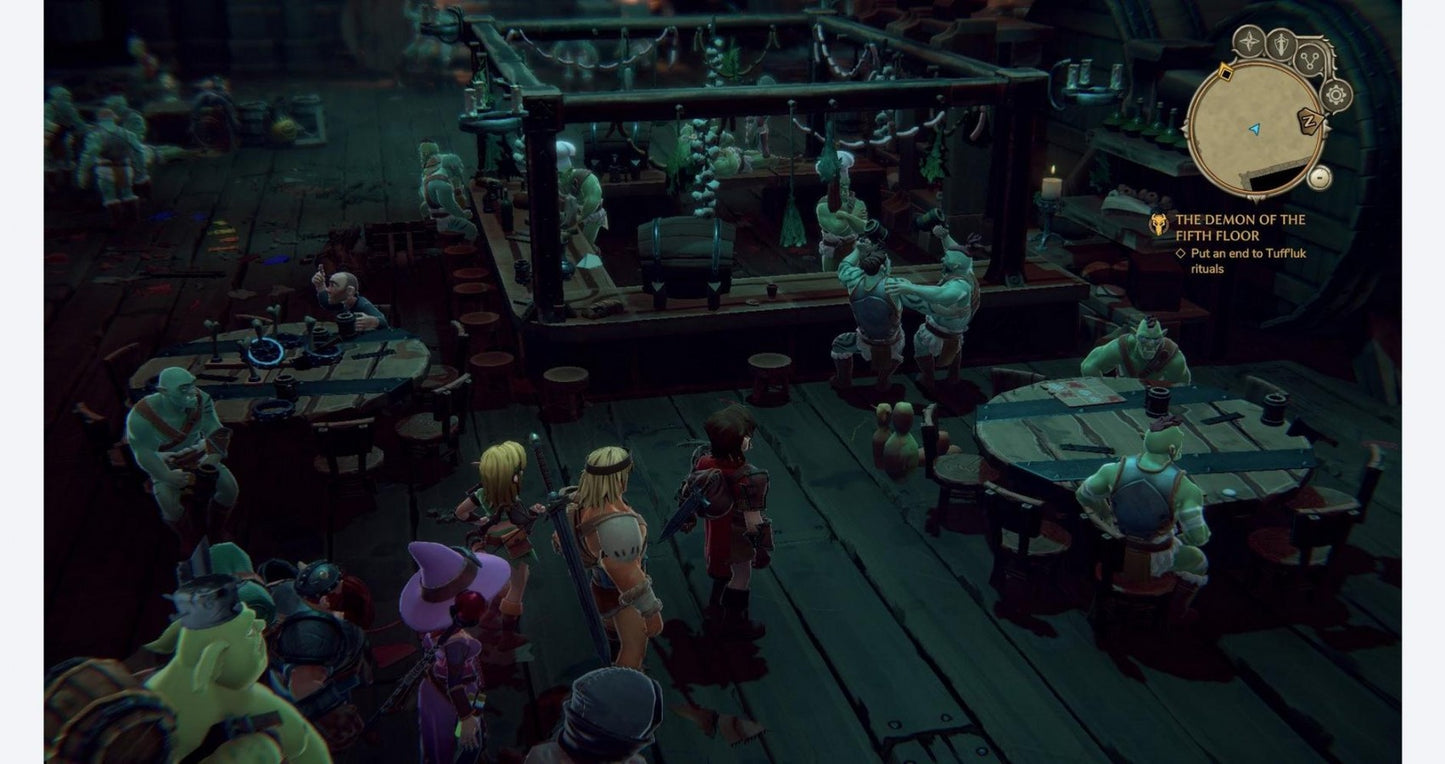
Task: Open the gear settings icon
Action: [x=1336, y=95]
